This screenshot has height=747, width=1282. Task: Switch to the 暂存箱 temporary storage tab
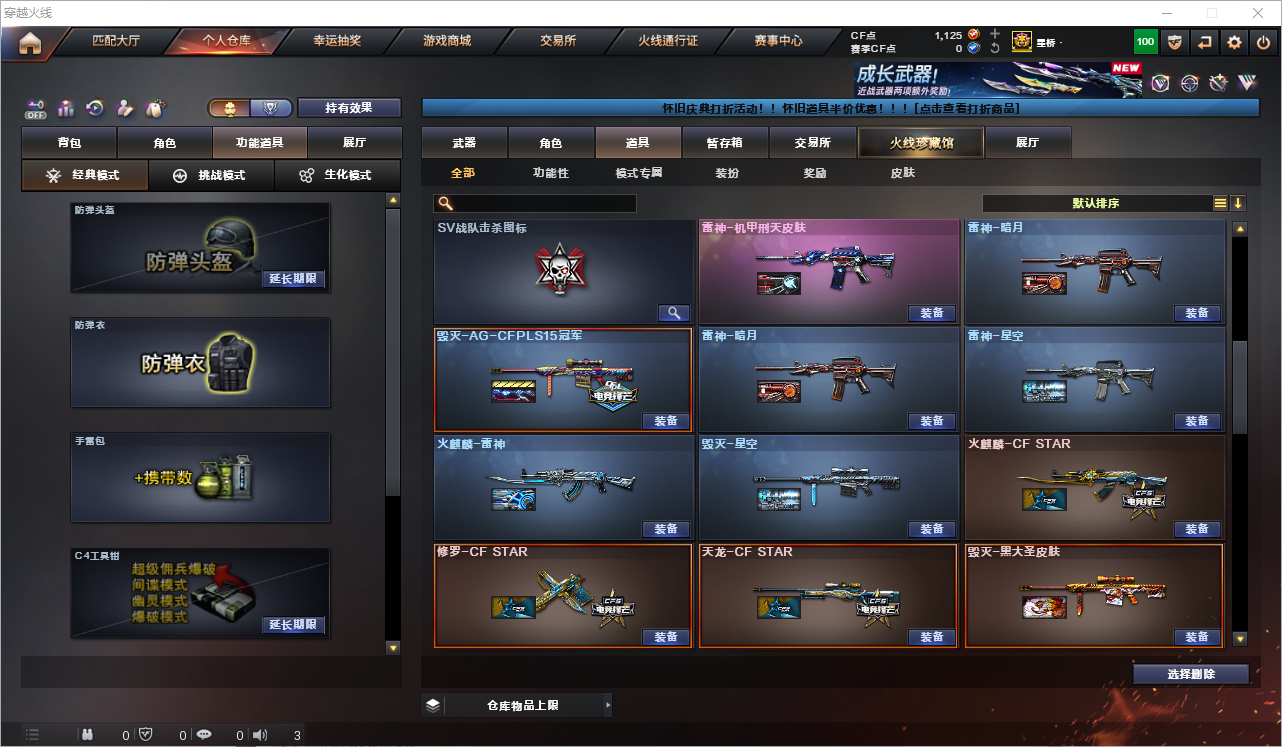click(724, 143)
